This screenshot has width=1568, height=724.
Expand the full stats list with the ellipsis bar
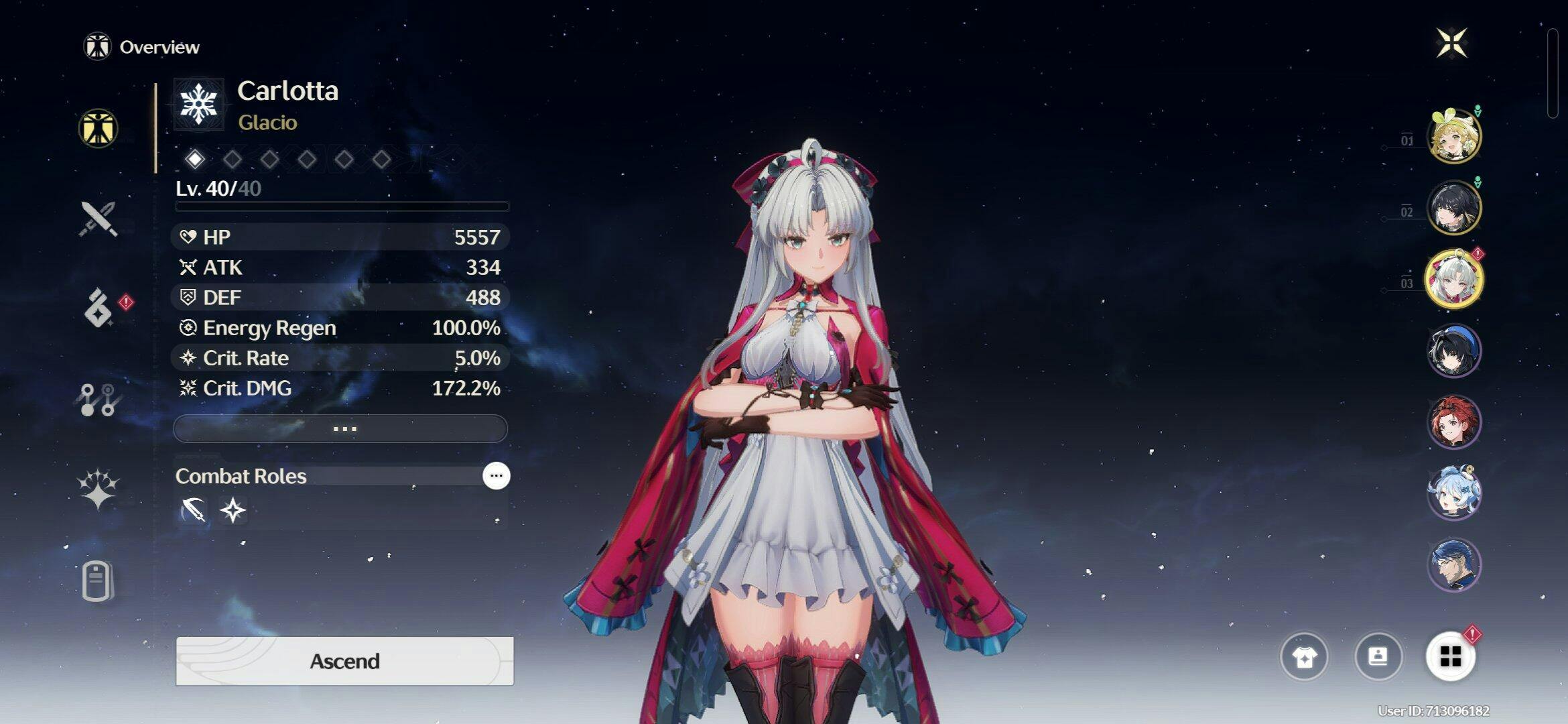(340, 429)
